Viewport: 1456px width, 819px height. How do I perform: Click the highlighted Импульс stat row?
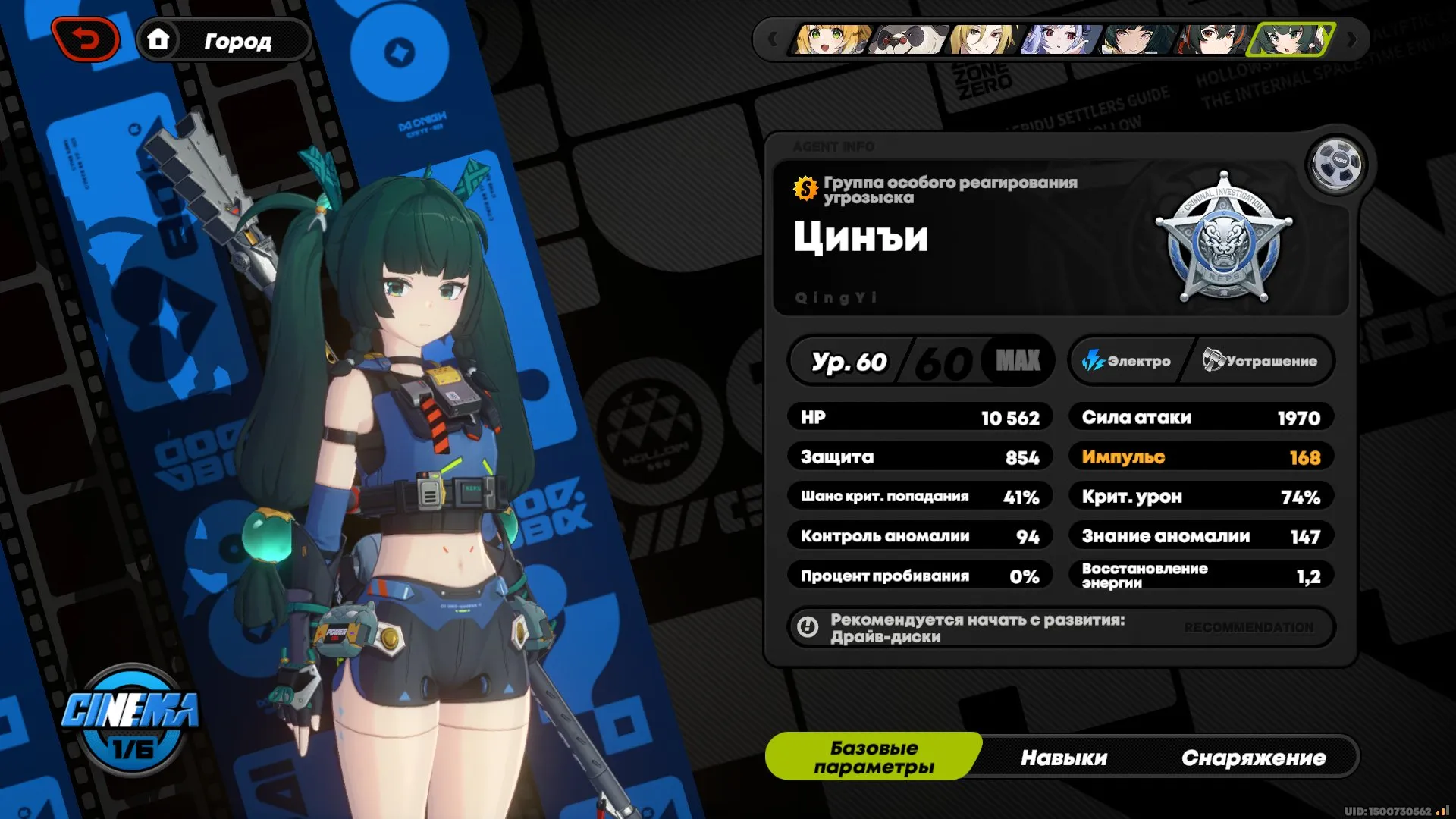(1200, 457)
